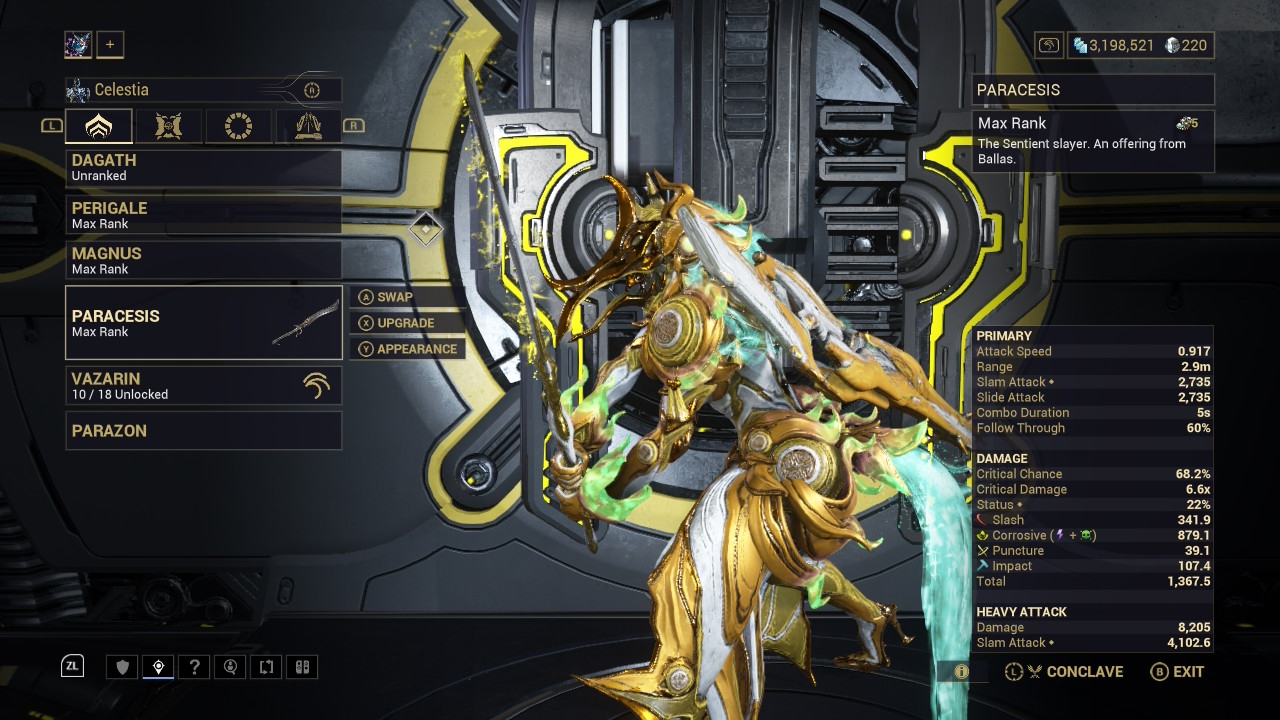Add a new glyph with the plus button

[110, 44]
